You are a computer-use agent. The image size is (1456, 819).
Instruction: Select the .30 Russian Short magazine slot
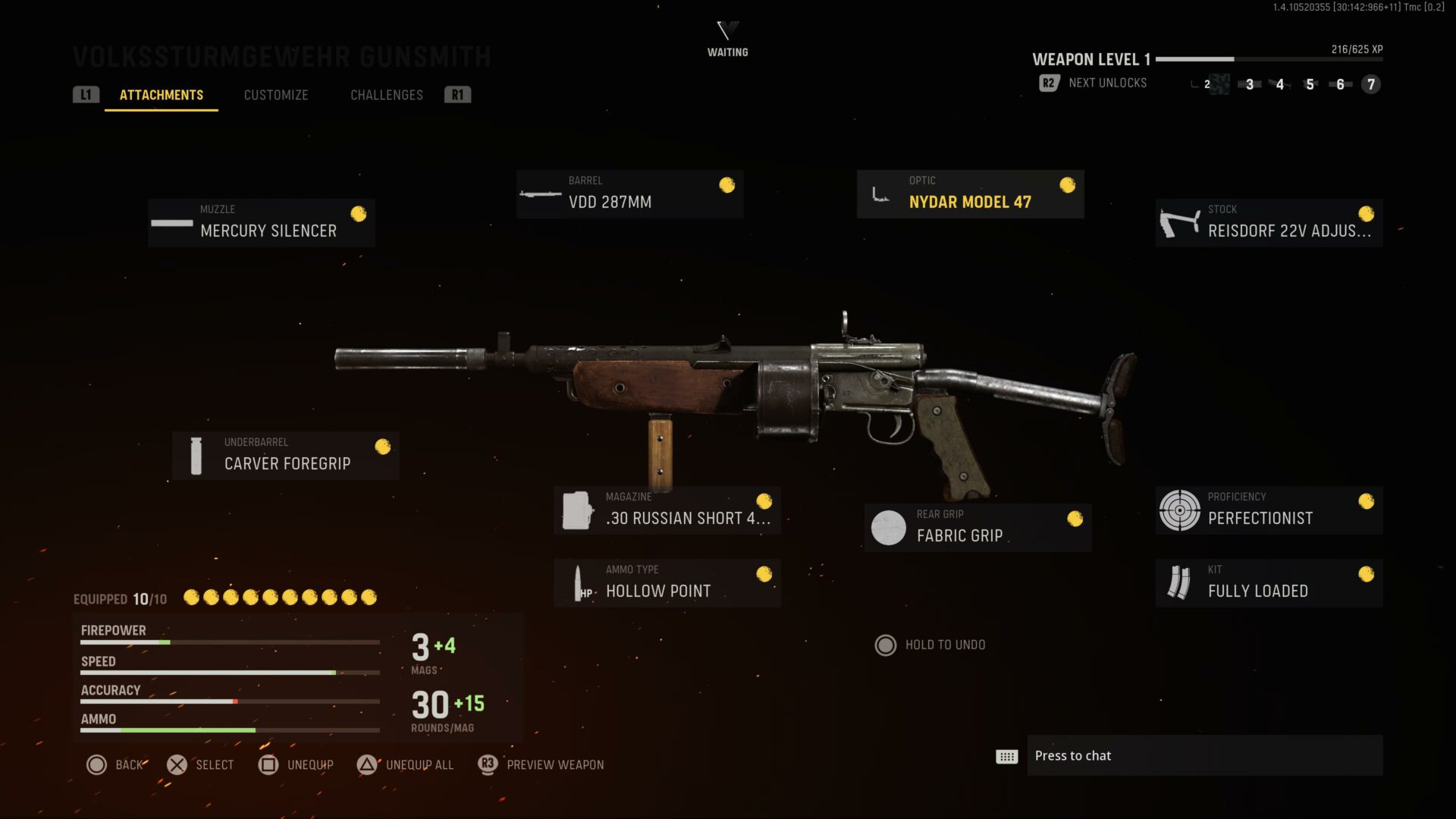coord(667,510)
